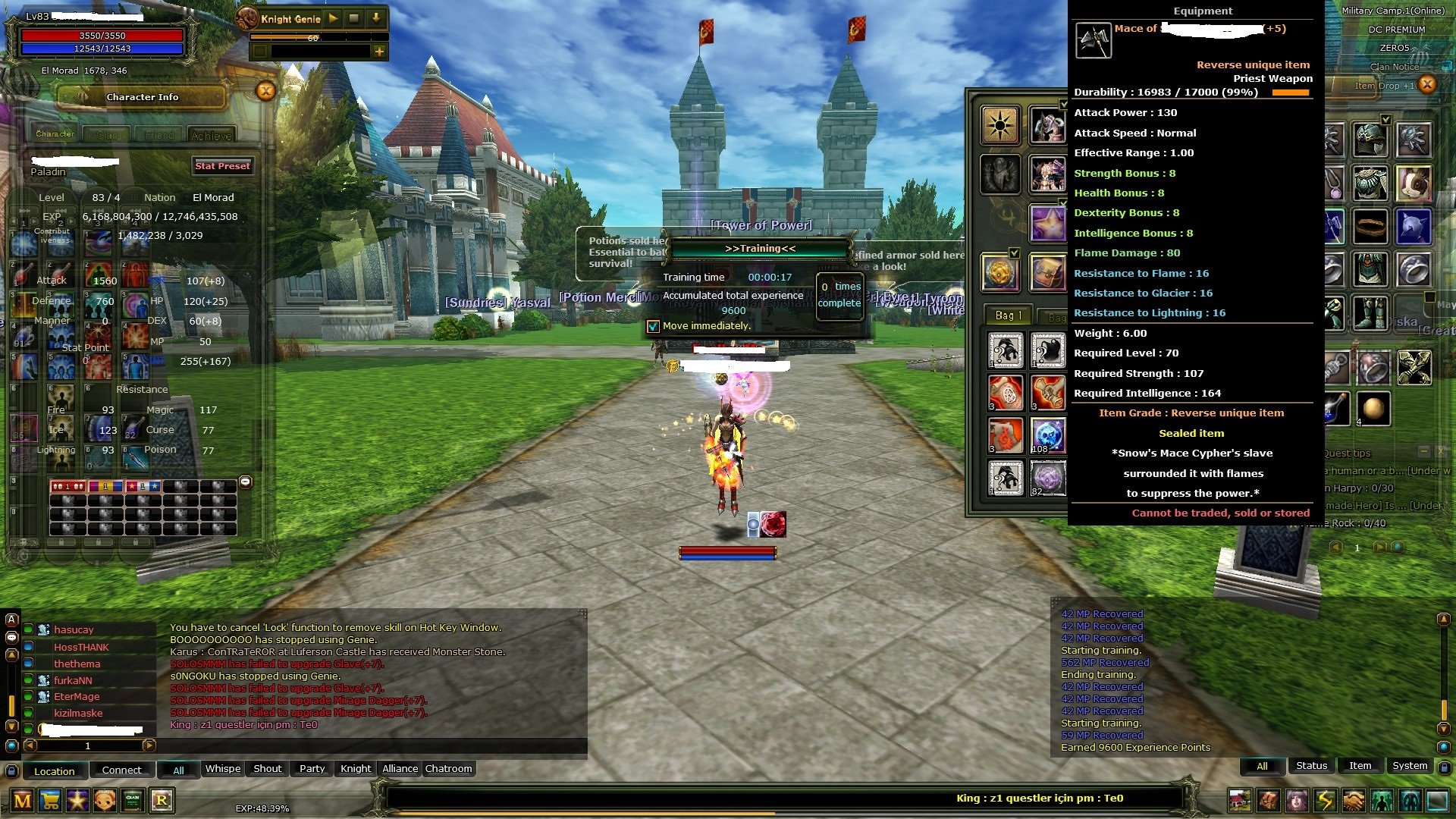
Task: Expand the hotkey bar side arrow
Action: (x=246, y=483)
